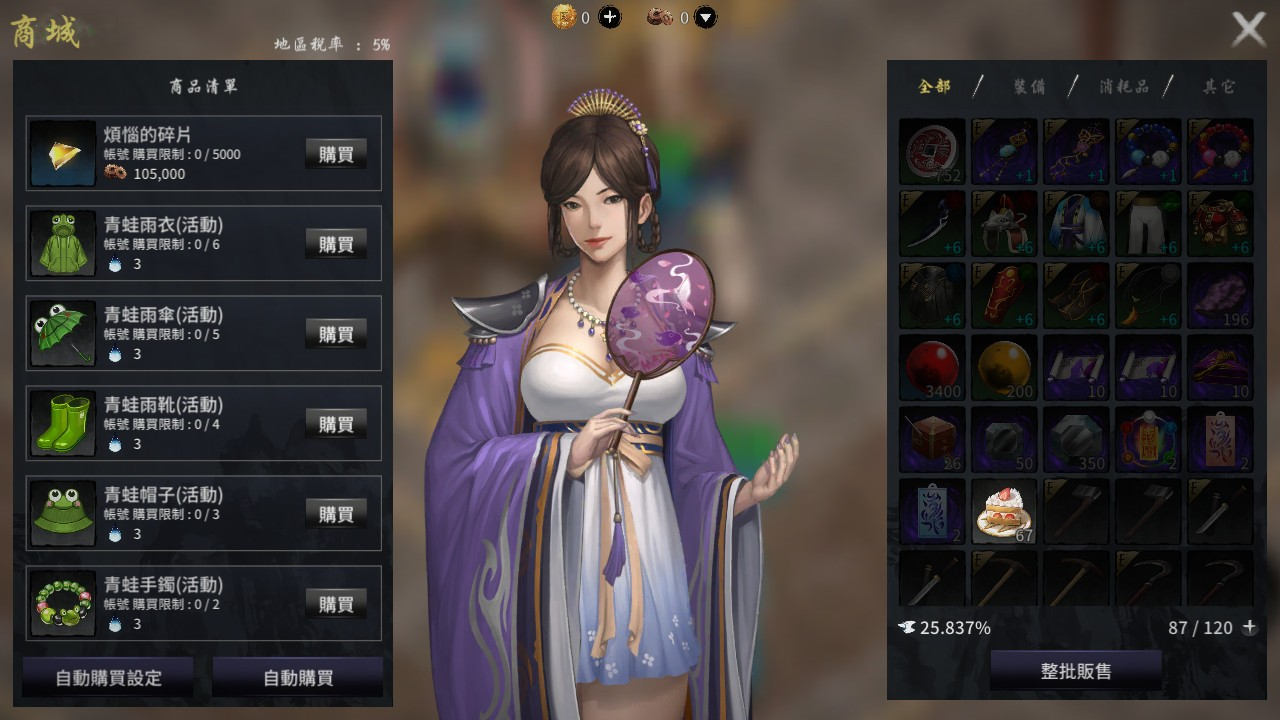Select the yellow orb inventory item

point(1004,368)
